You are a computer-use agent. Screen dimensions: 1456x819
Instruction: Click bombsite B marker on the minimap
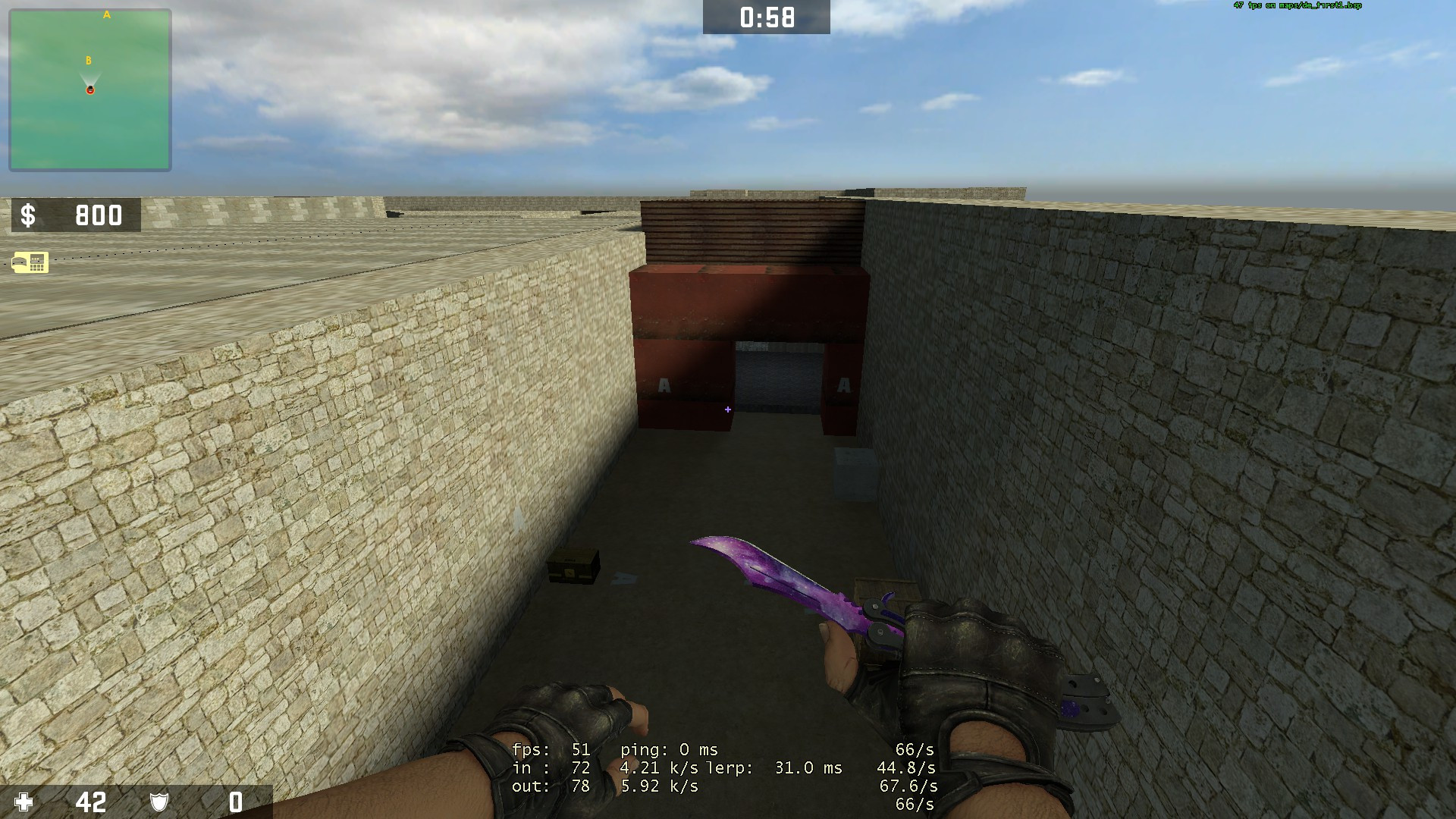[89, 58]
